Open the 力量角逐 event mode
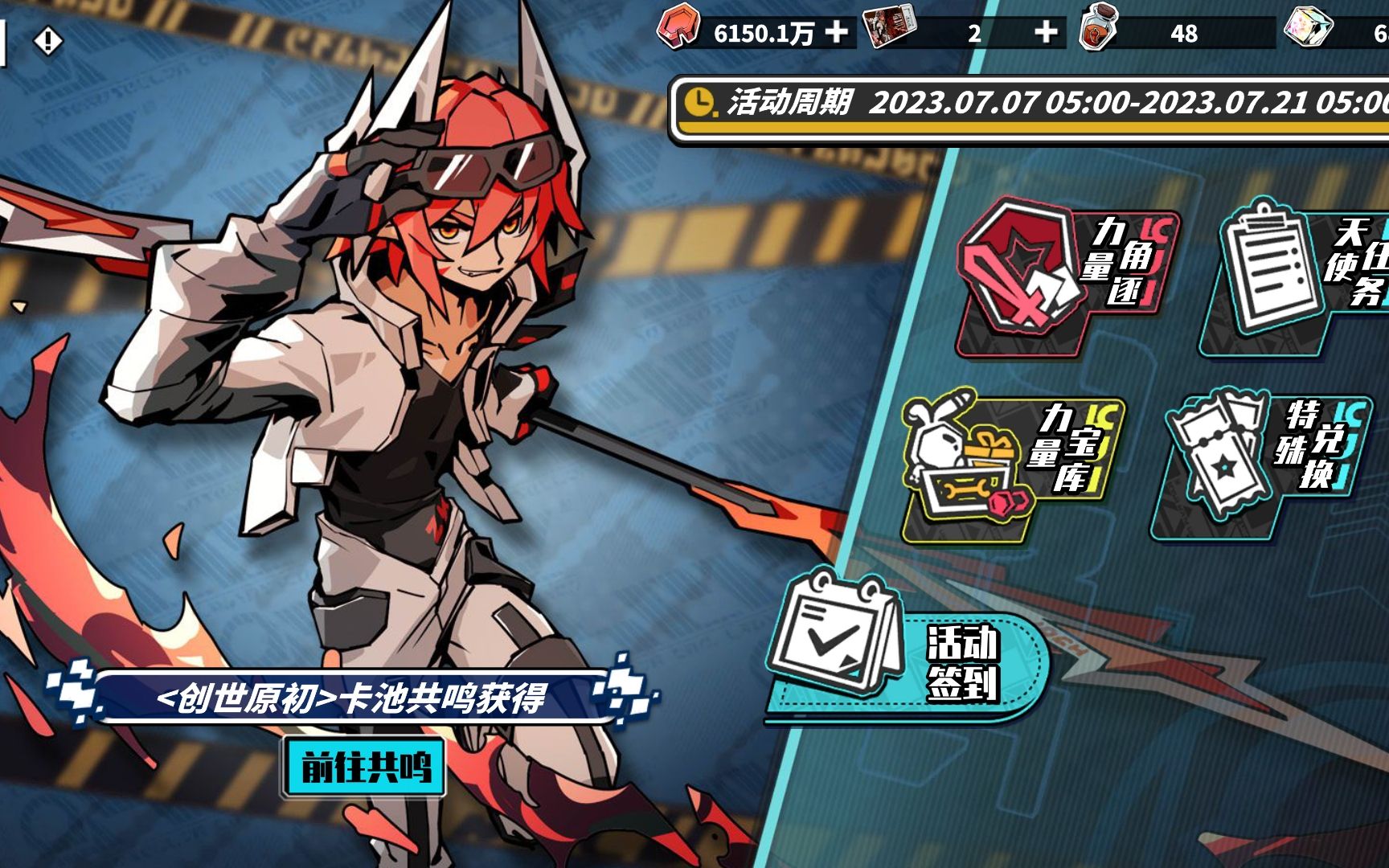The image size is (1389, 868). [x=1065, y=273]
